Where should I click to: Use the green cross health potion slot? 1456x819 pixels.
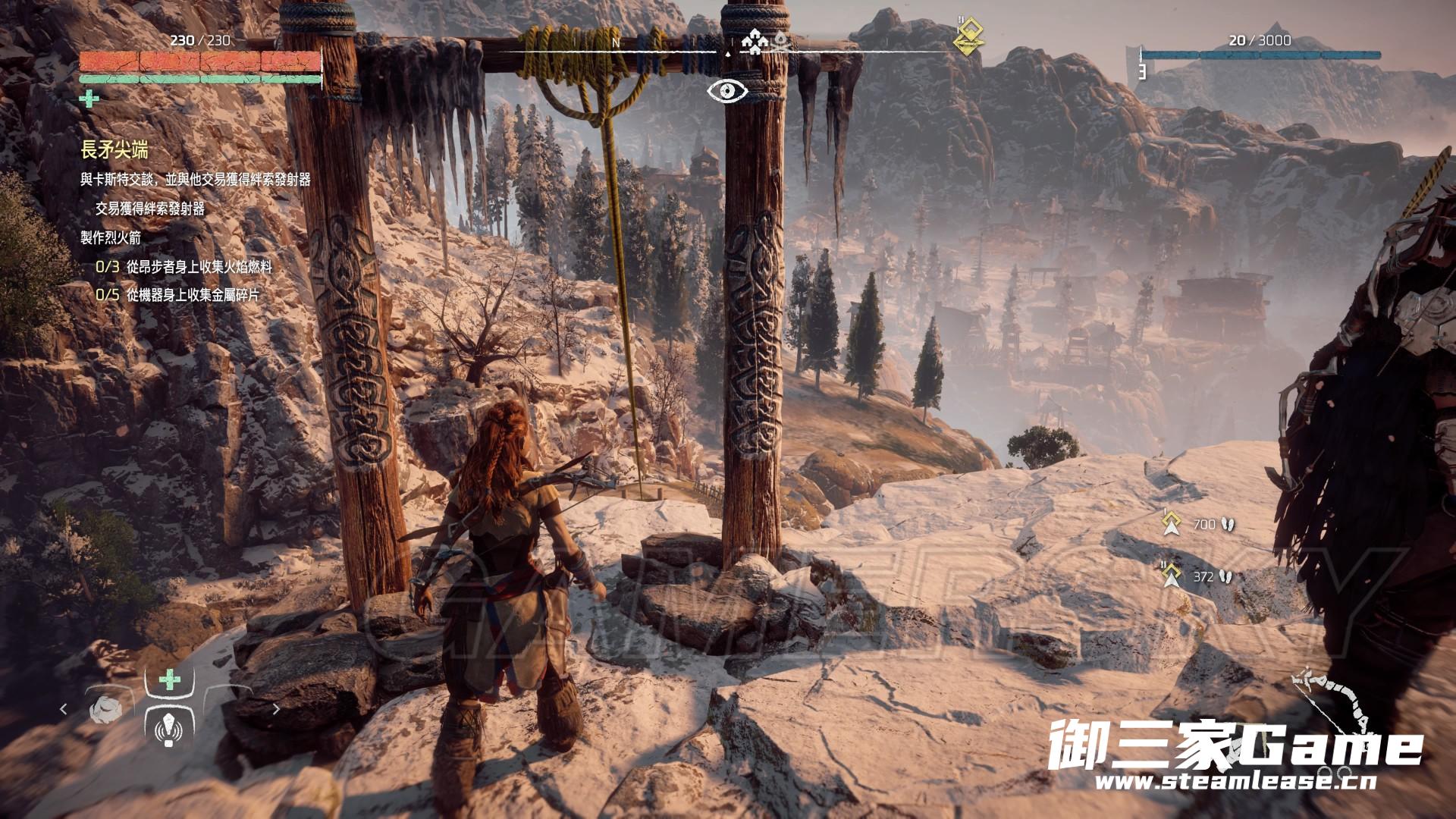pyautogui.click(x=170, y=679)
